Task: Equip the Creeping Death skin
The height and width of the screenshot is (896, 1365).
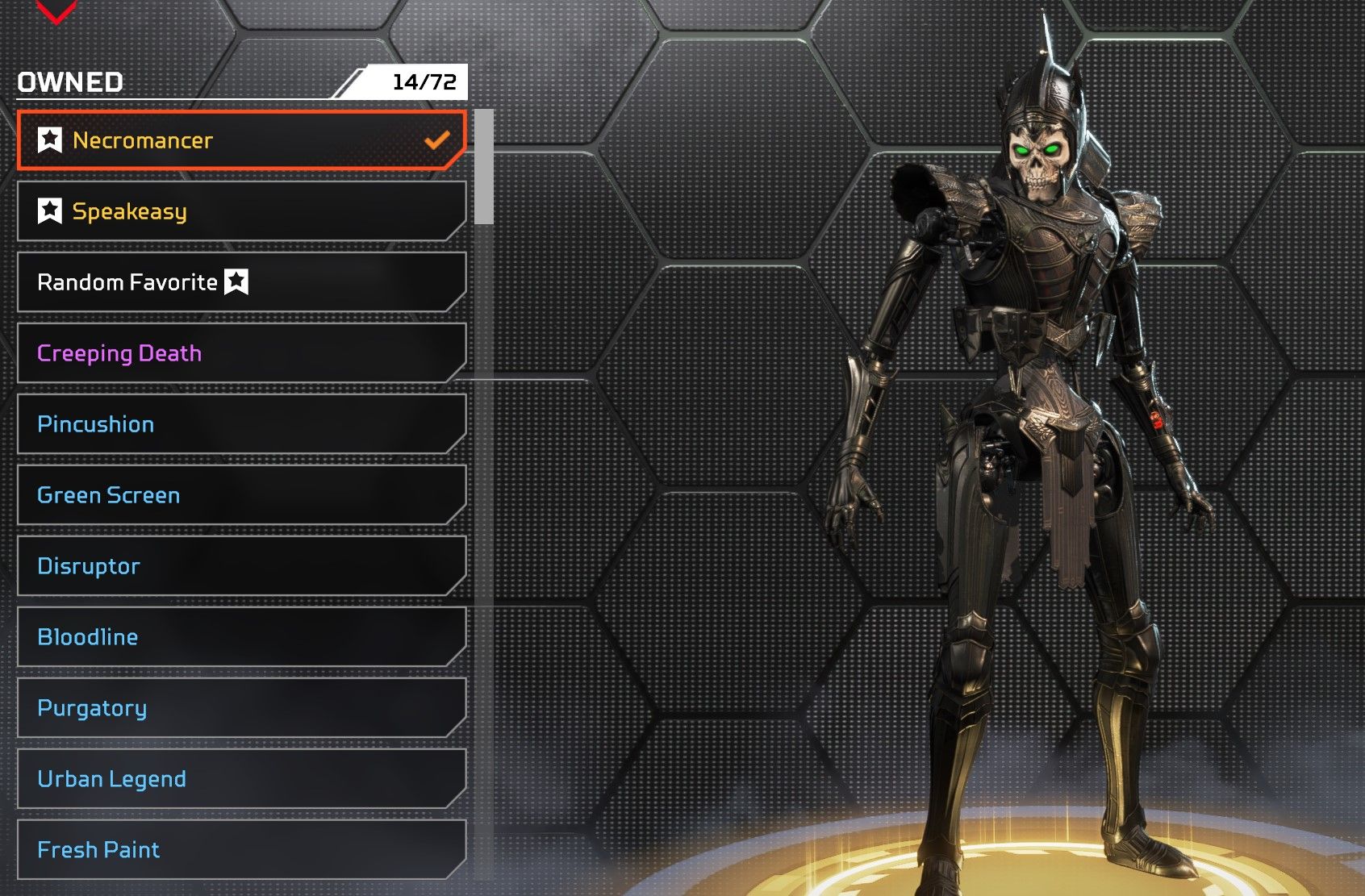Action: tap(242, 353)
